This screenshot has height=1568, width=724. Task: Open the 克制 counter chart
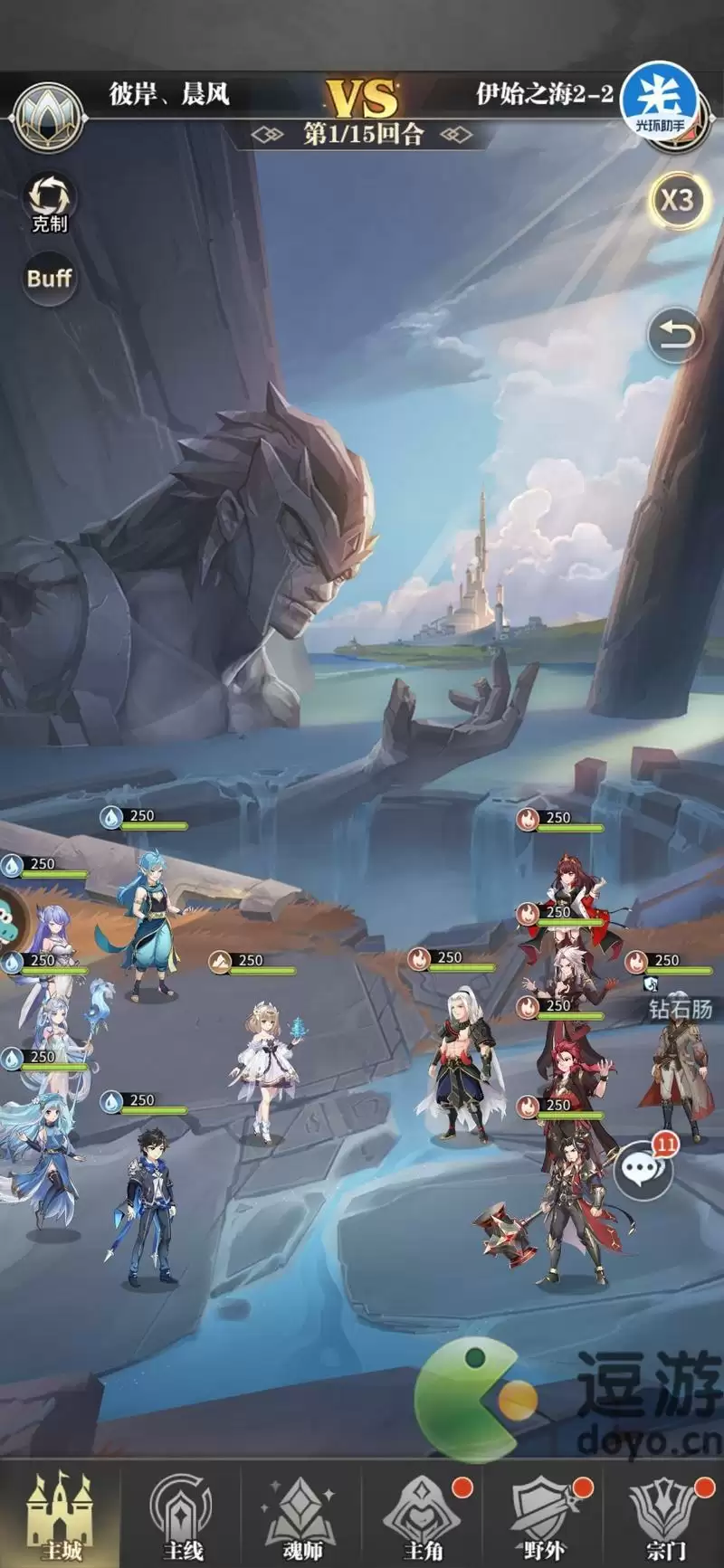tap(49, 203)
